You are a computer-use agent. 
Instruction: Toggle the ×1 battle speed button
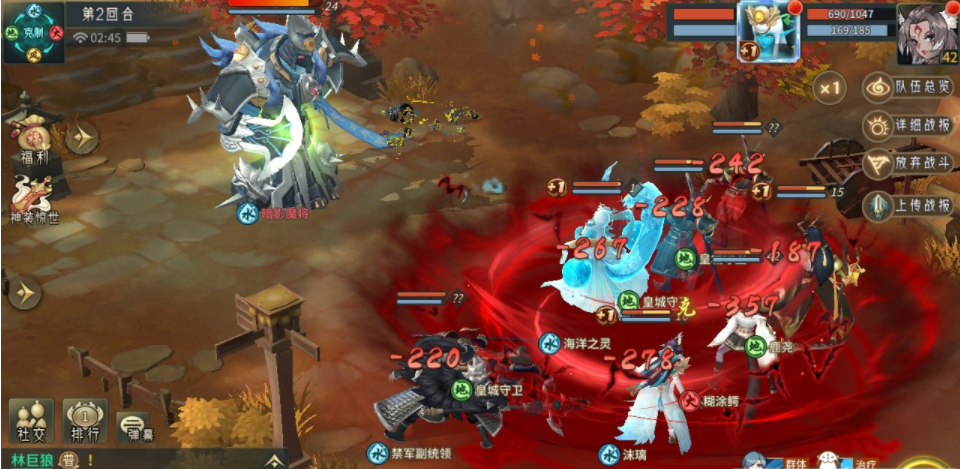829,88
